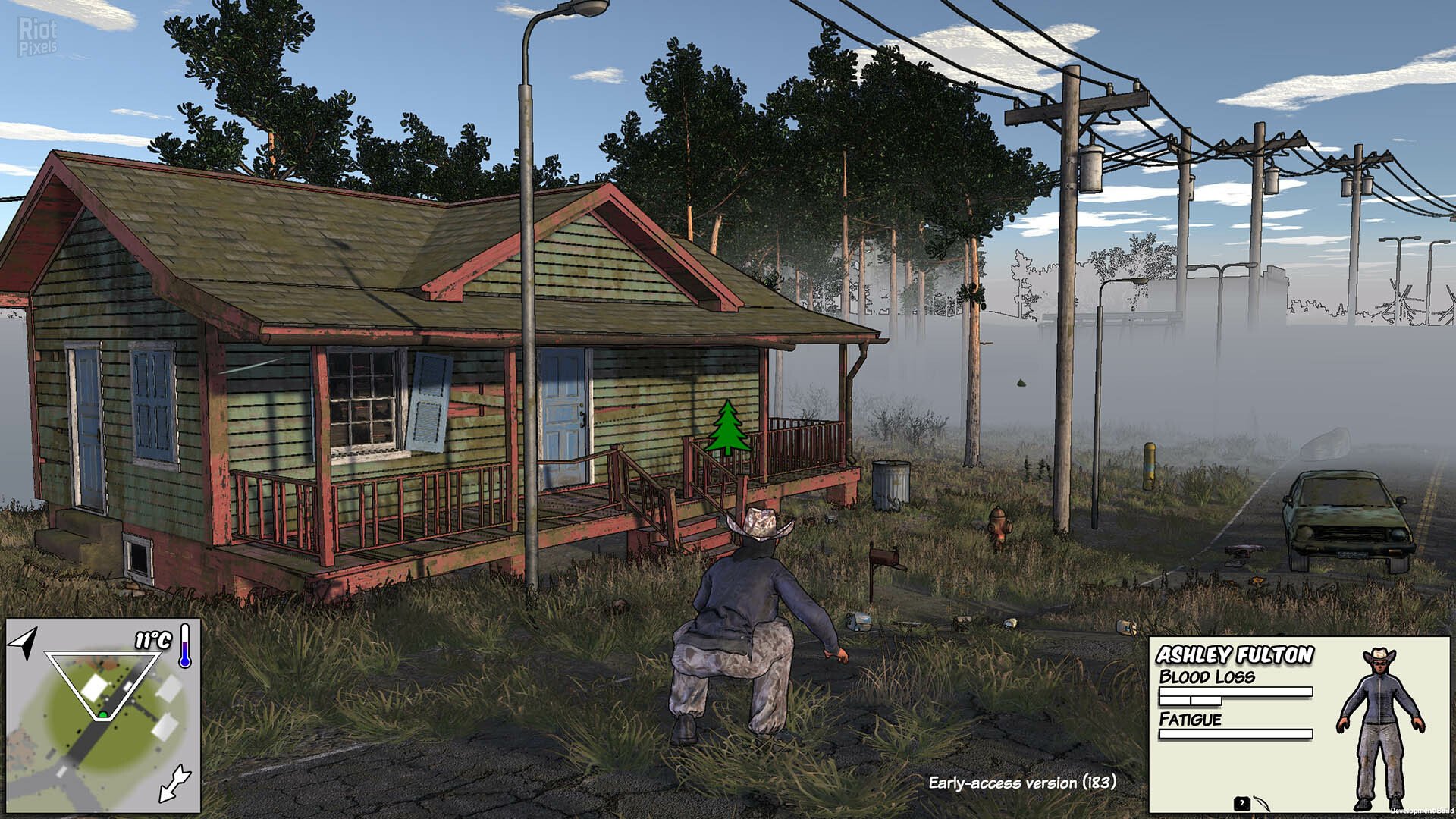The width and height of the screenshot is (1456, 819).
Task: Click the feather weapon icon at the bottom
Action: 1263,804
